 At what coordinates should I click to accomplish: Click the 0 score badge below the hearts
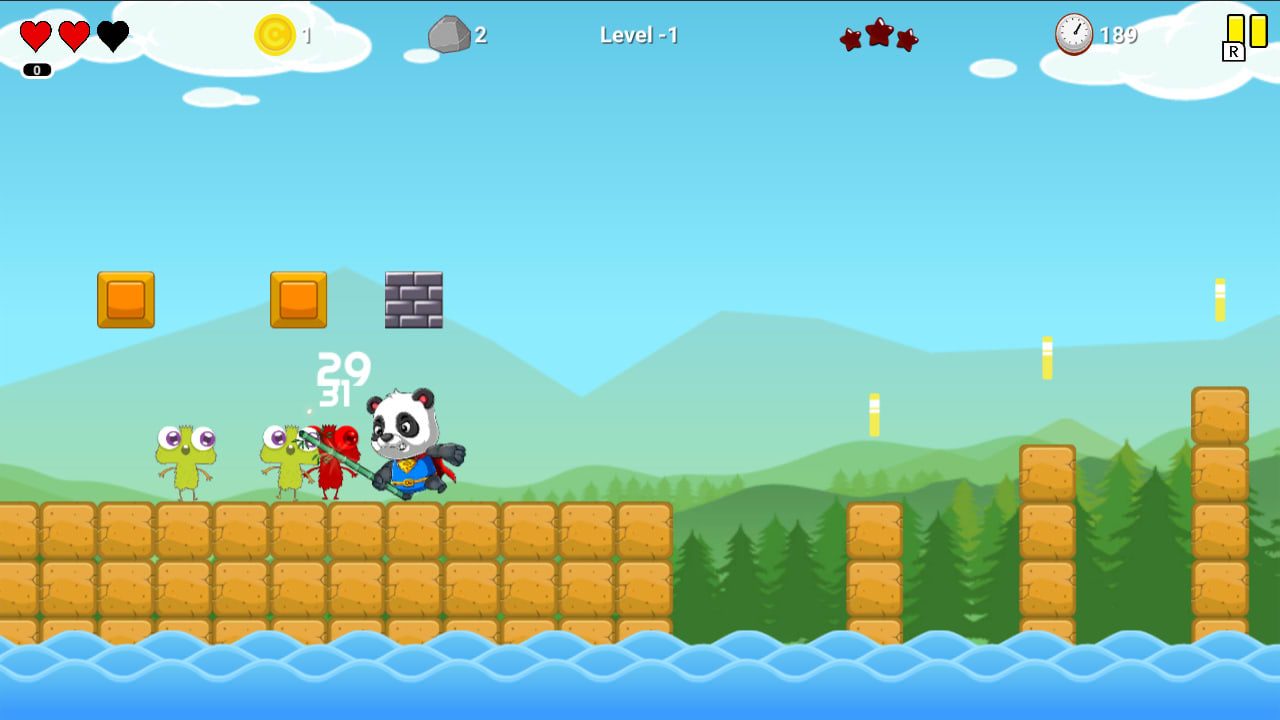[36, 70]
